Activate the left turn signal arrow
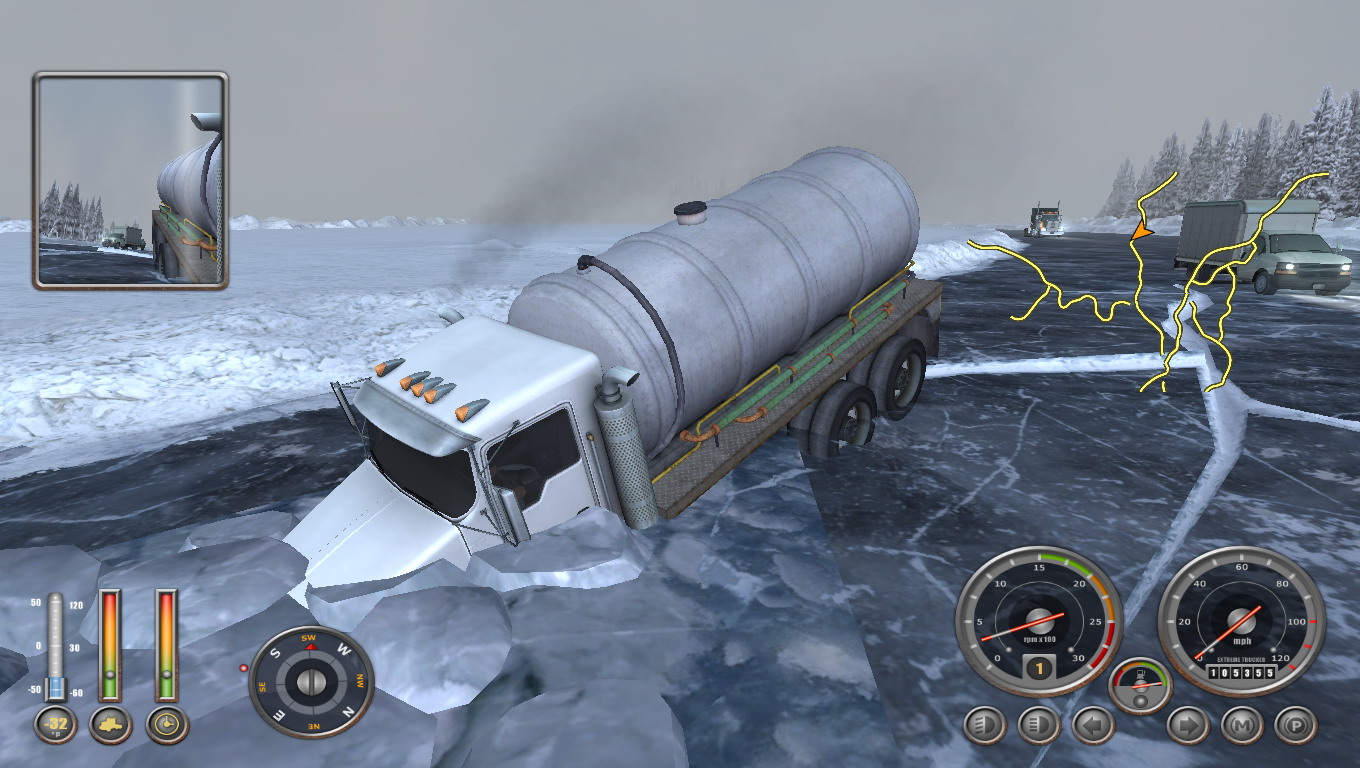Image resolution: width=1360 pixels, height=768 pixels. click(x=1093, y=725)
